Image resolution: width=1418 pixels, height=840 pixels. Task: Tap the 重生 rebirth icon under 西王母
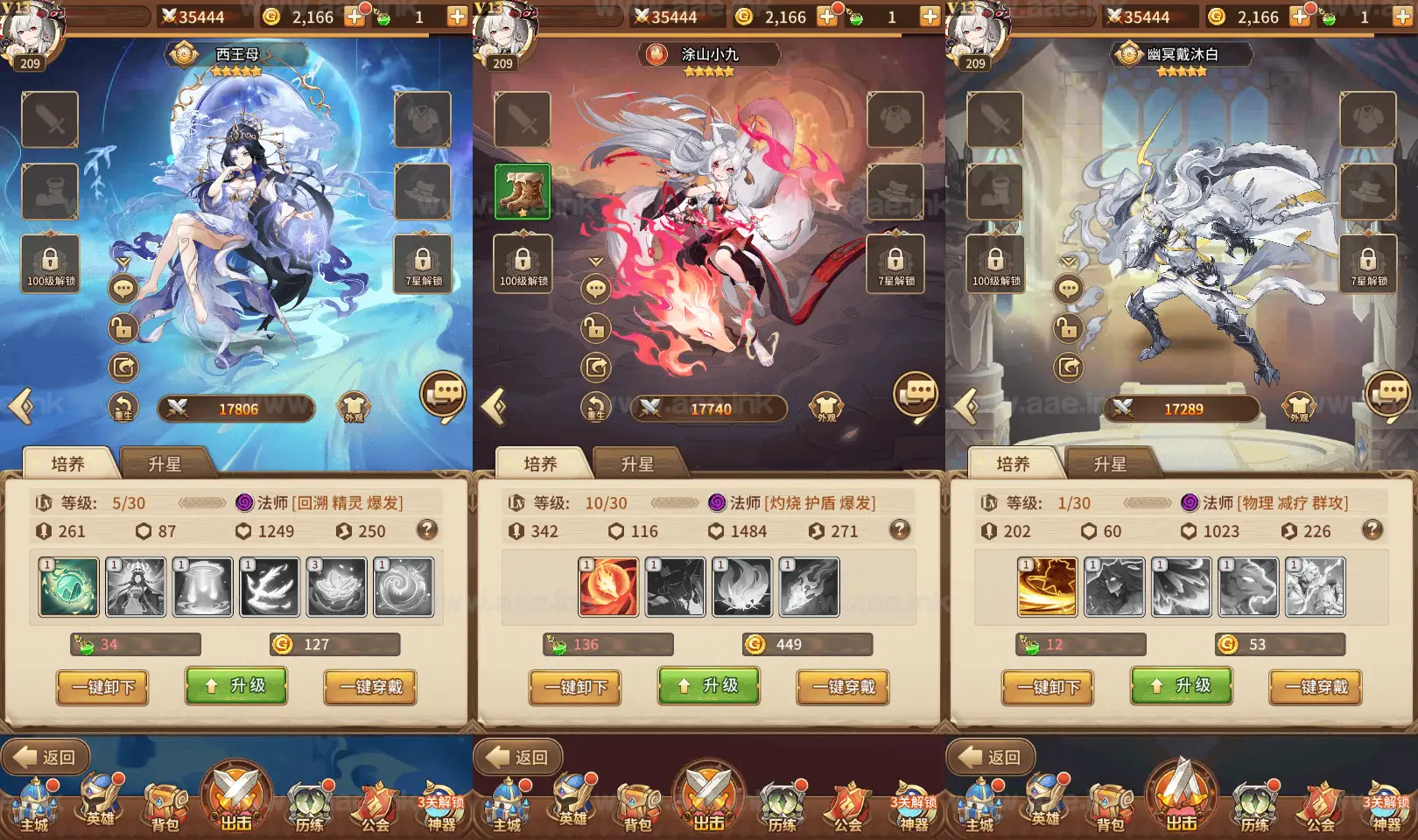click(123, 405)
